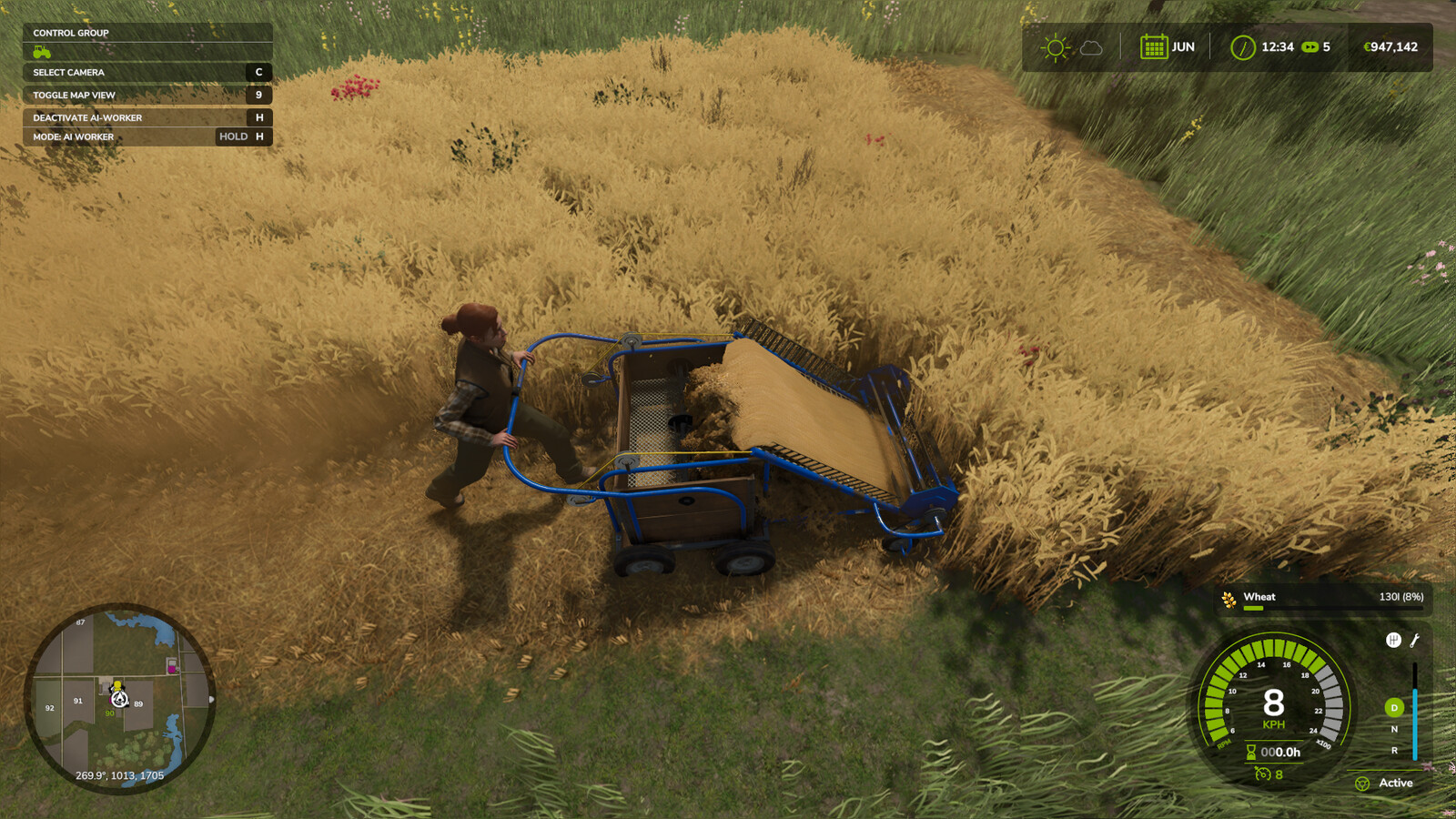Click the wrench icon above the gear selector
The width and height of the screenshot is (1456, 819).
point(1415,641)
